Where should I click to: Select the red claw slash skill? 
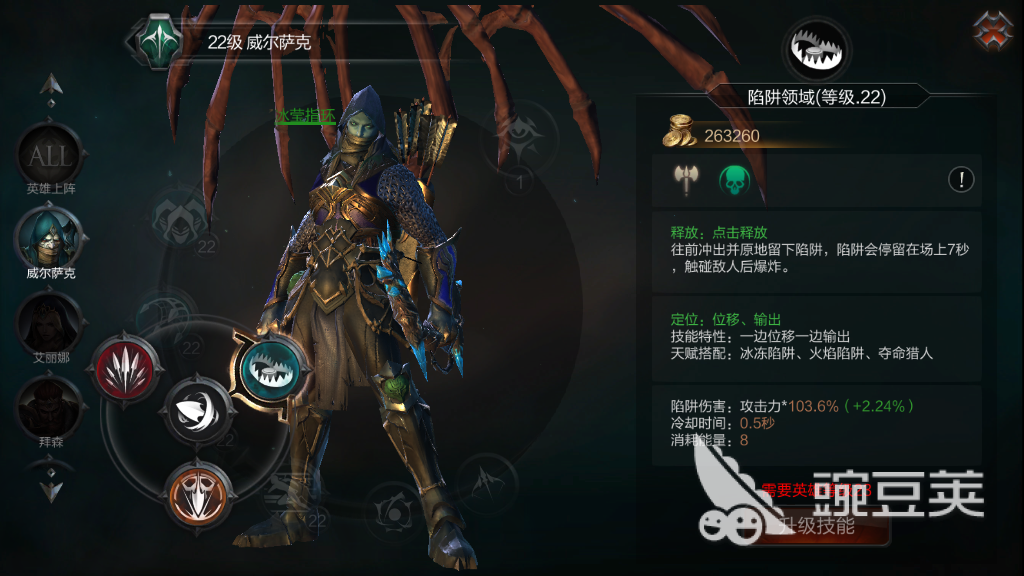pos(125,367)
